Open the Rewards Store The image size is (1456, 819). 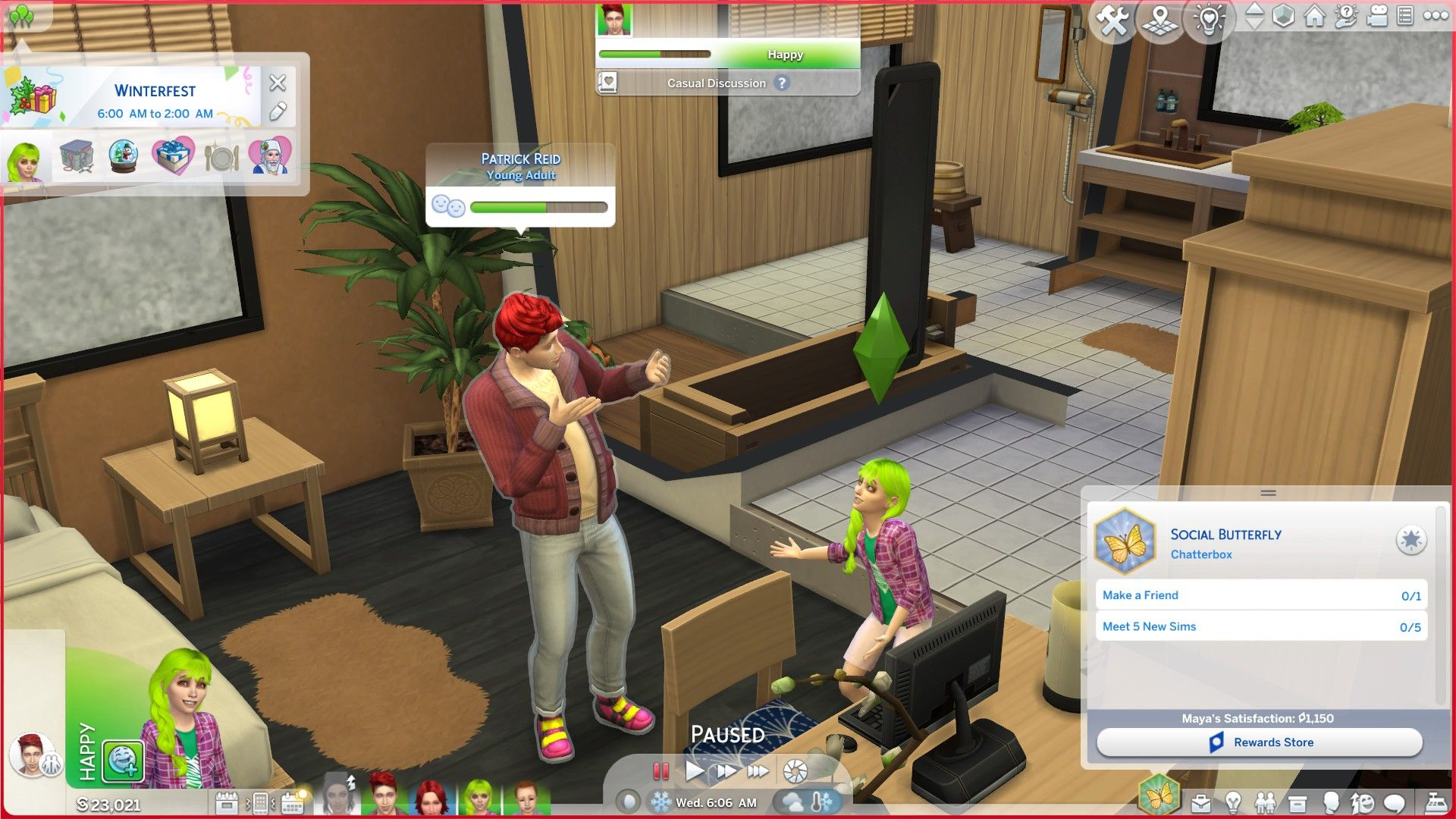[x=1259, y=742]
